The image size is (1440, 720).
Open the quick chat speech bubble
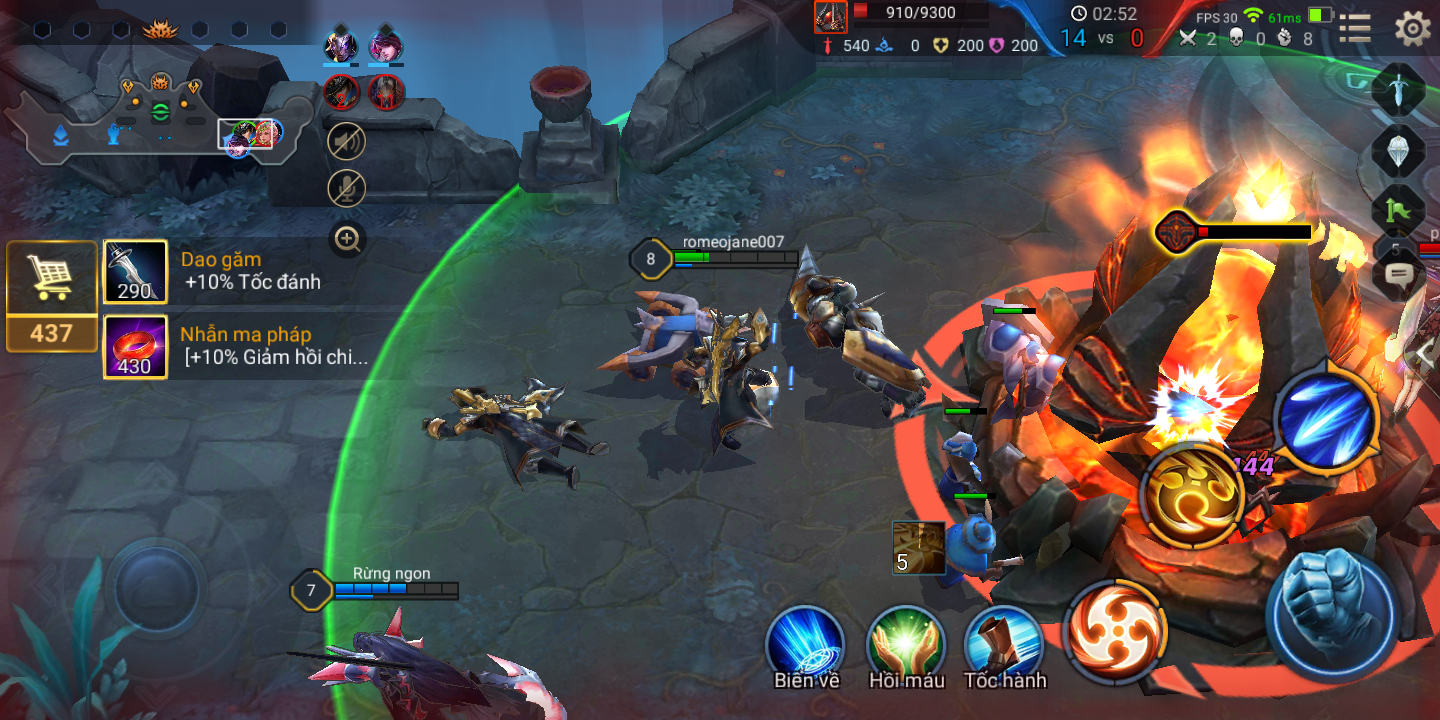coord(1399,274)
